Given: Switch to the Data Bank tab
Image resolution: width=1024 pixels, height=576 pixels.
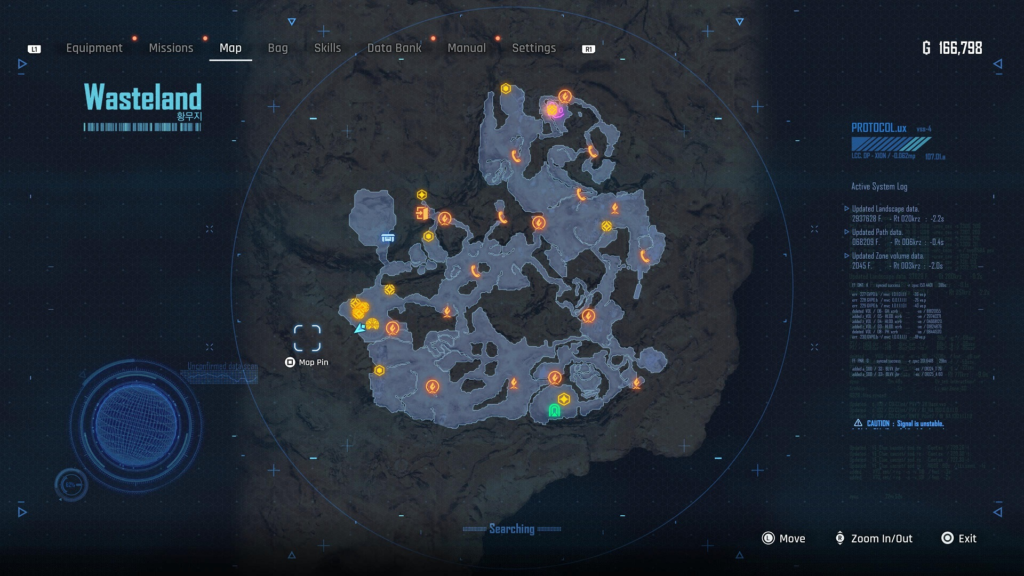Looking at the screenshot, I should [x=394, y=48].
